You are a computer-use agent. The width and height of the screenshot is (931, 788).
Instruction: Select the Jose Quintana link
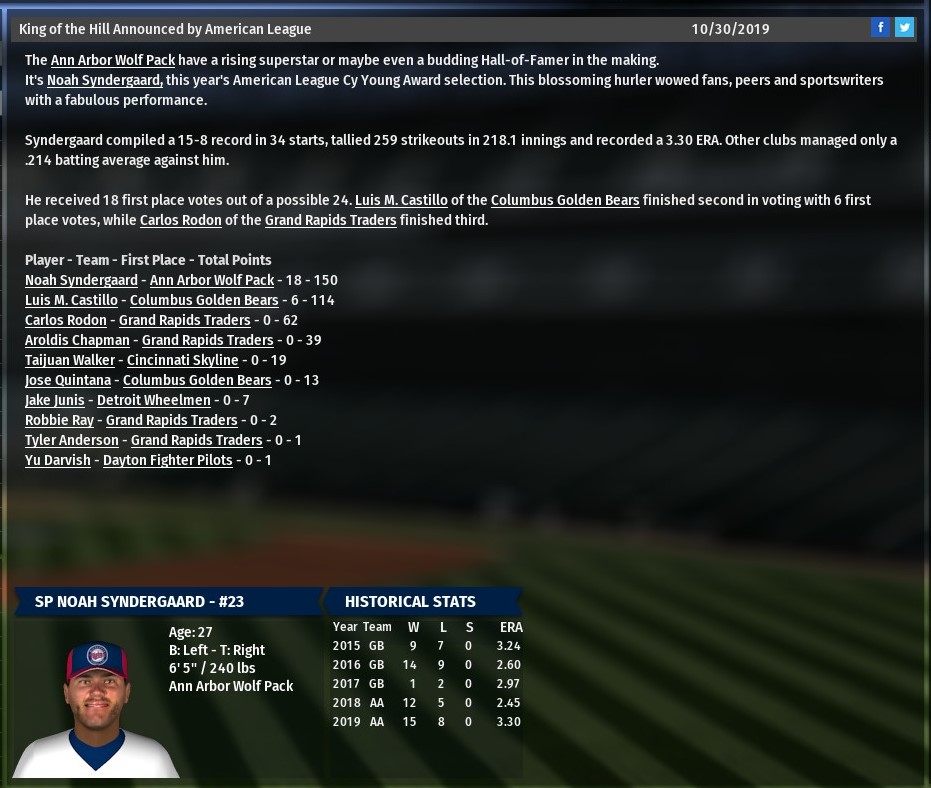coord(68,380)
